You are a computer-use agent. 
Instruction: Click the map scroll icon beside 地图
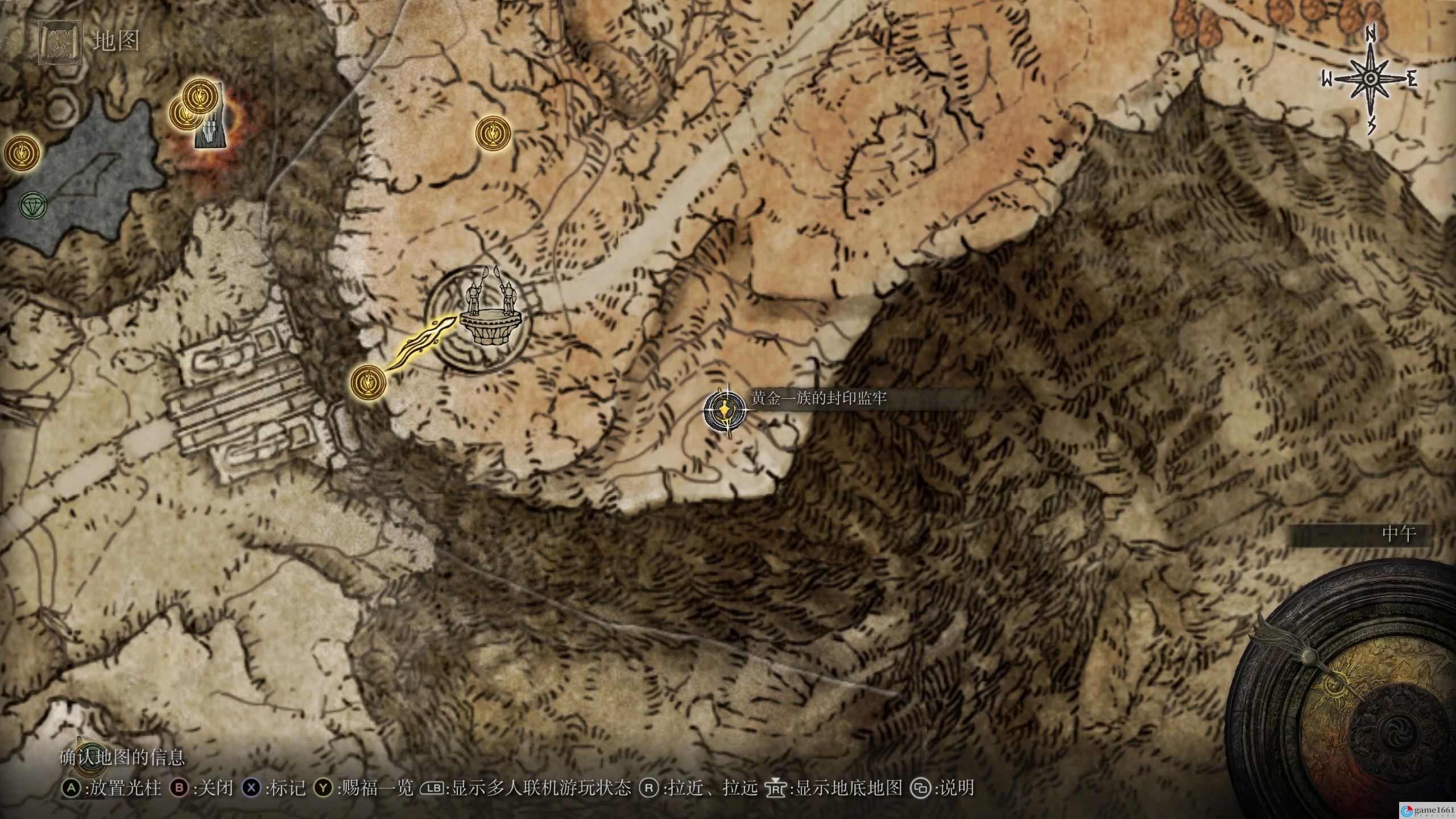pos(58,42)
